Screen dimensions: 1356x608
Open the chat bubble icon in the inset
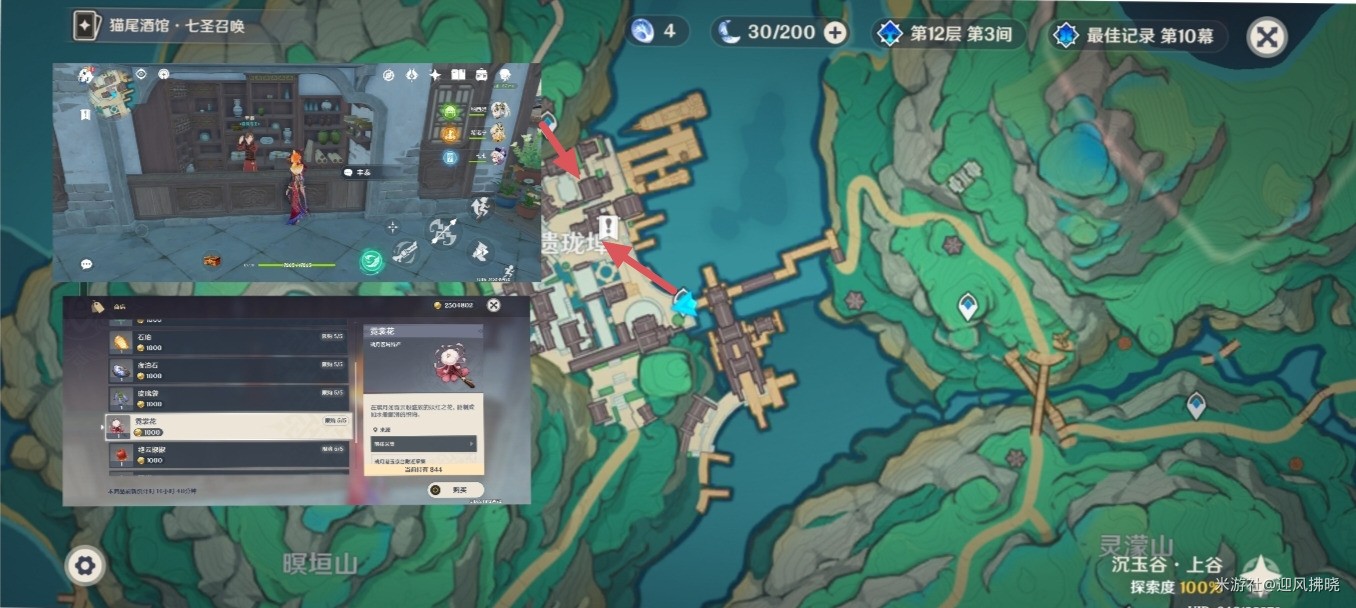click(x=87, y=264)
